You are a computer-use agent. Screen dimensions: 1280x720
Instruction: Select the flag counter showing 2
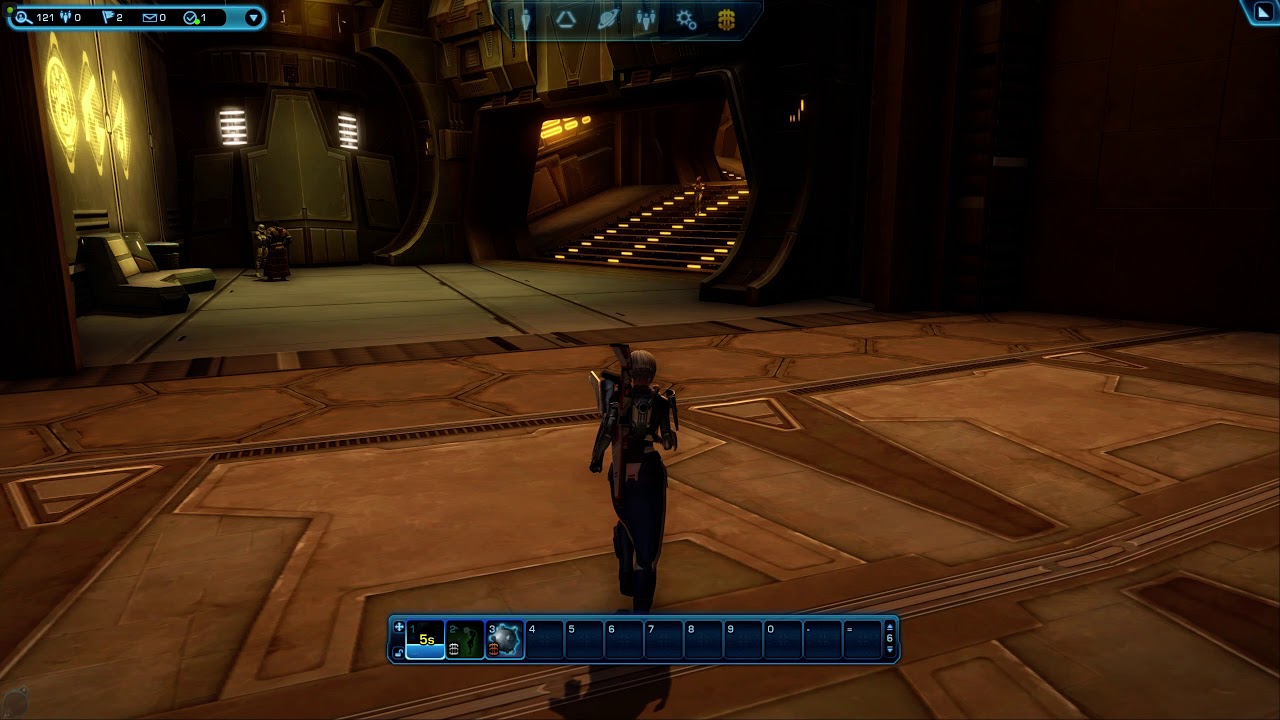tap(109, 18)
